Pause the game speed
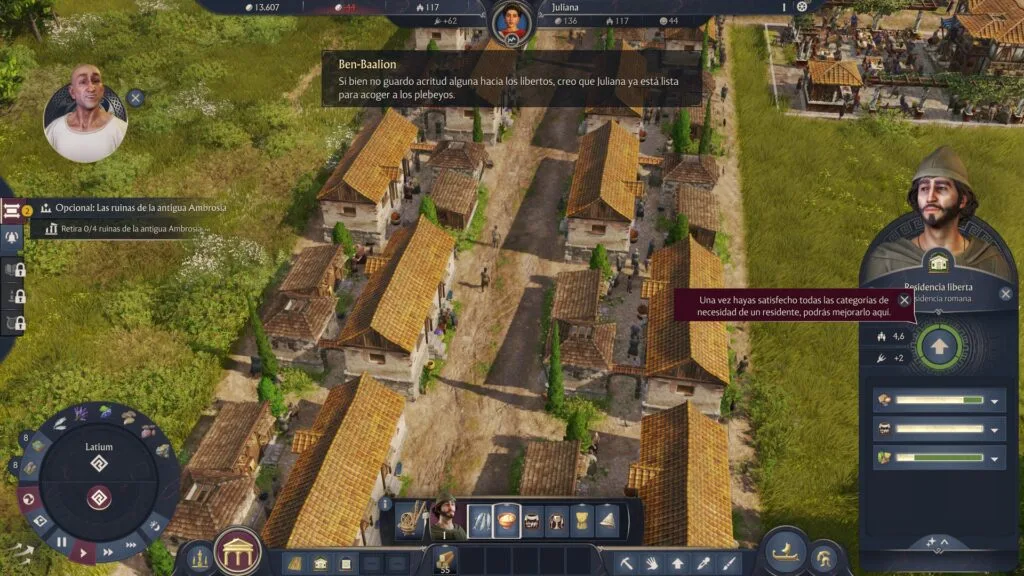This screenshot has width=1024, height=576. click(x=61, y=542)
